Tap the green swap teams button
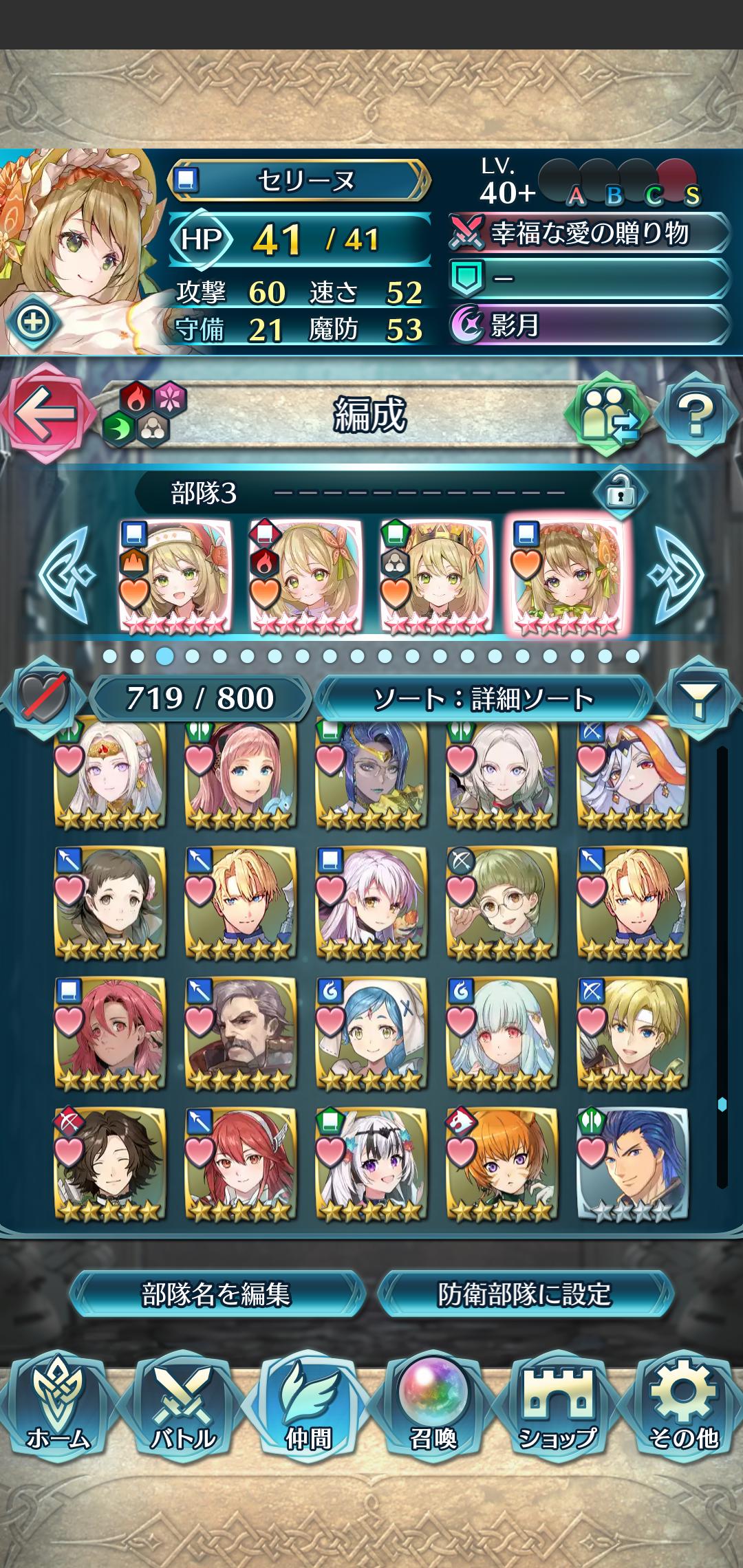 [607, 414]
